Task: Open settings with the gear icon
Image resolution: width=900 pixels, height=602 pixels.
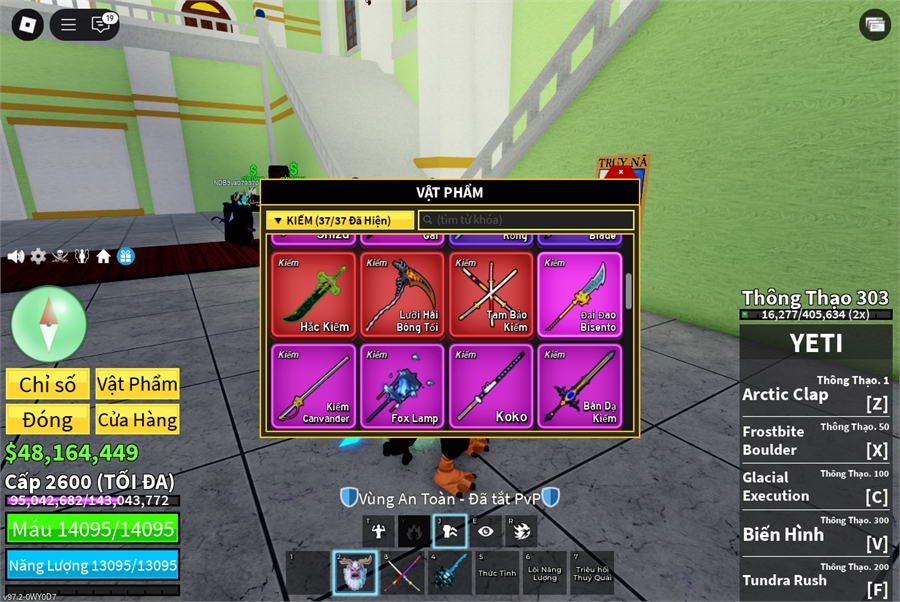Action: coord(38,257)
